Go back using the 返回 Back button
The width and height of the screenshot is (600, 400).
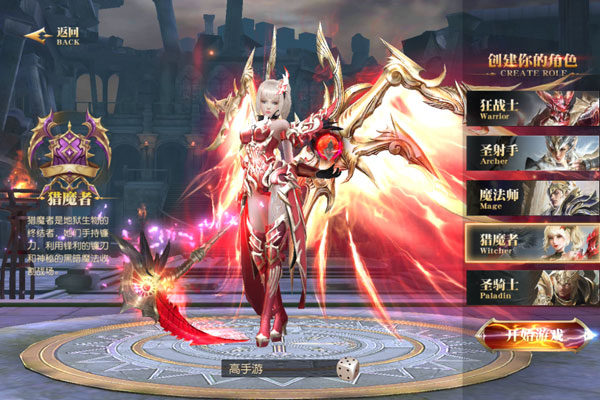tap(55, 37)
